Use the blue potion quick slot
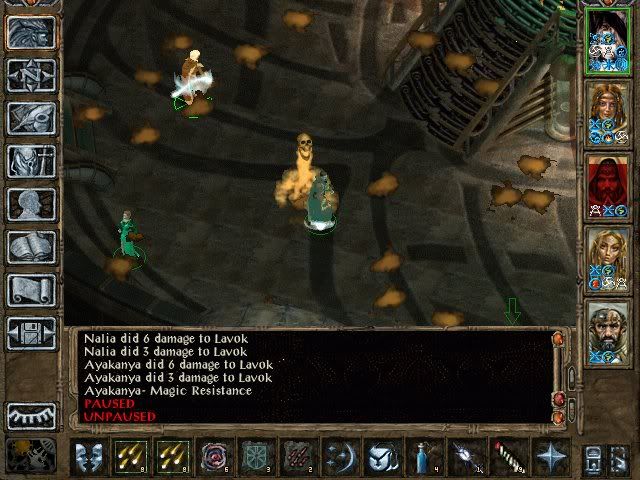 [424, 457]
